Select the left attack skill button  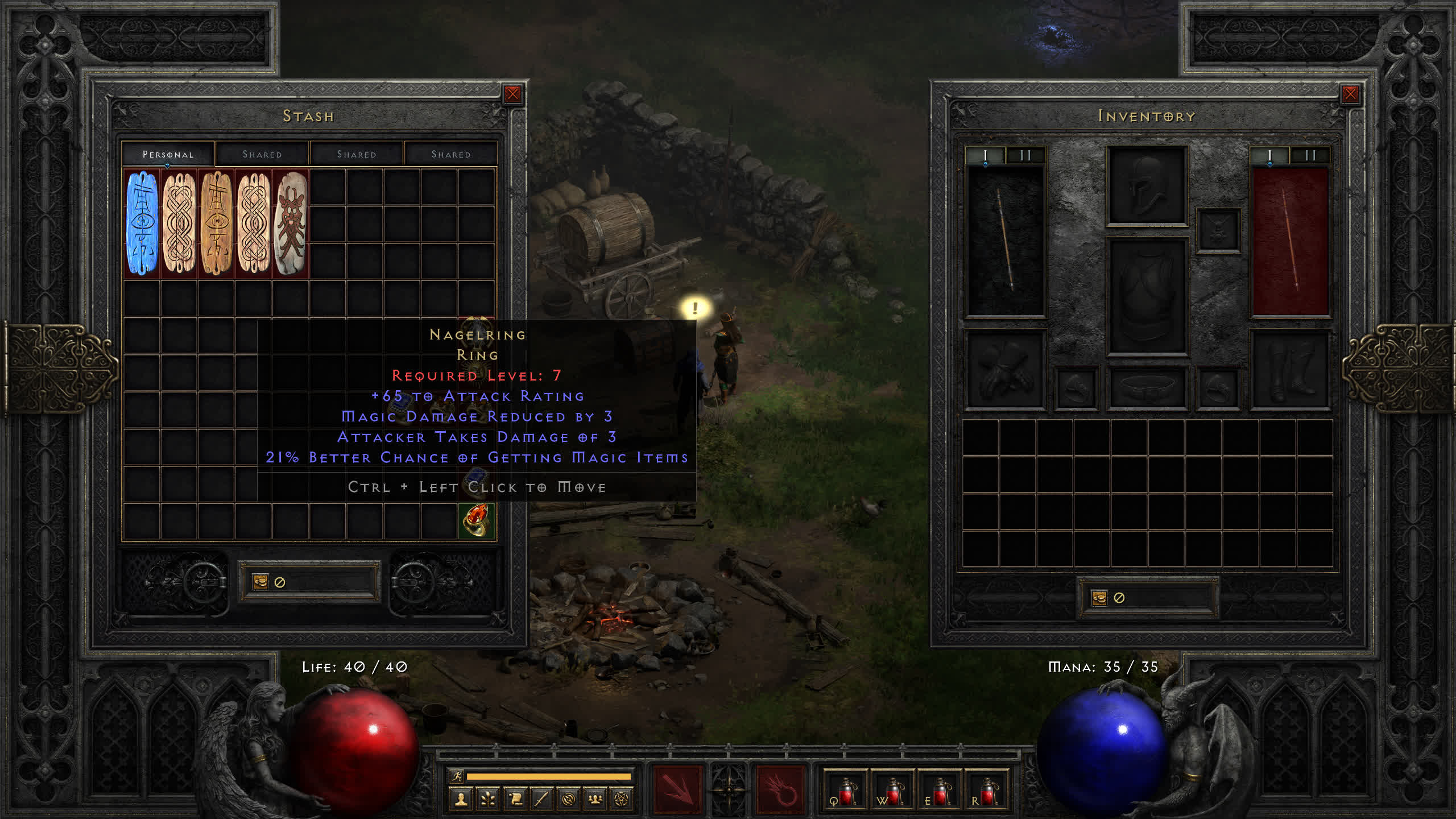point(677,789)
